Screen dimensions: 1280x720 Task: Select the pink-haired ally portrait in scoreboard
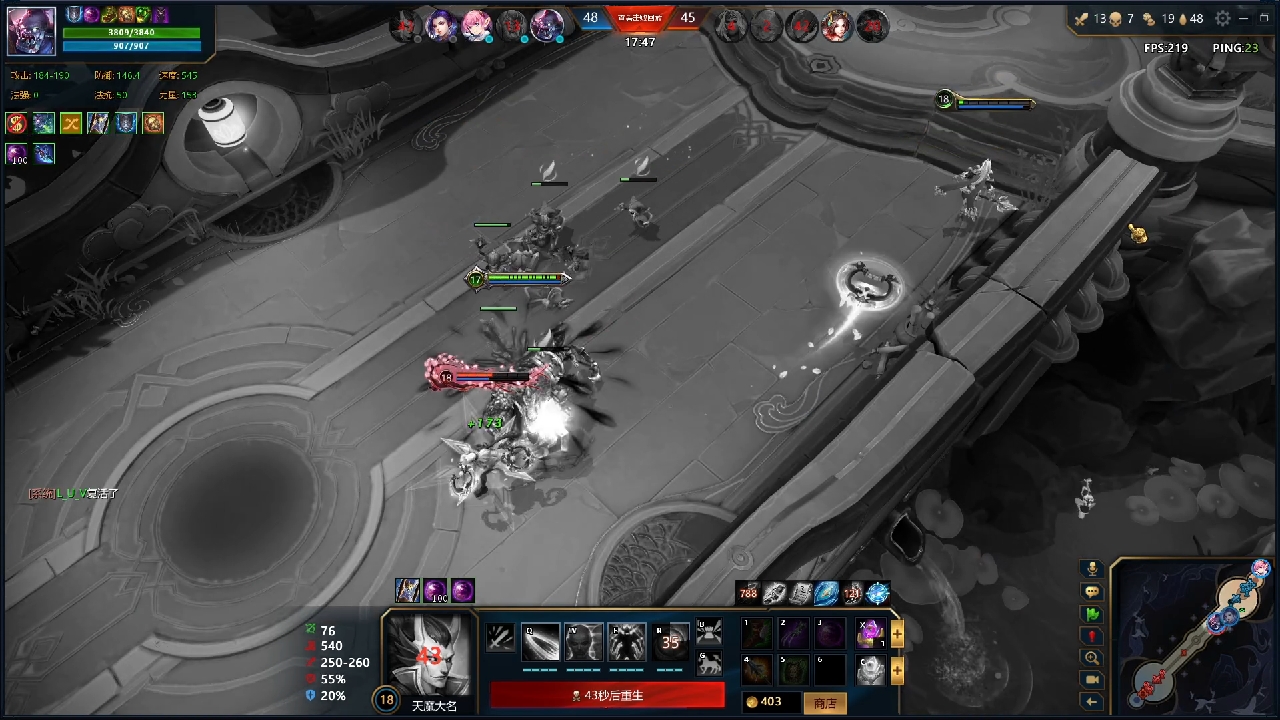477,26
